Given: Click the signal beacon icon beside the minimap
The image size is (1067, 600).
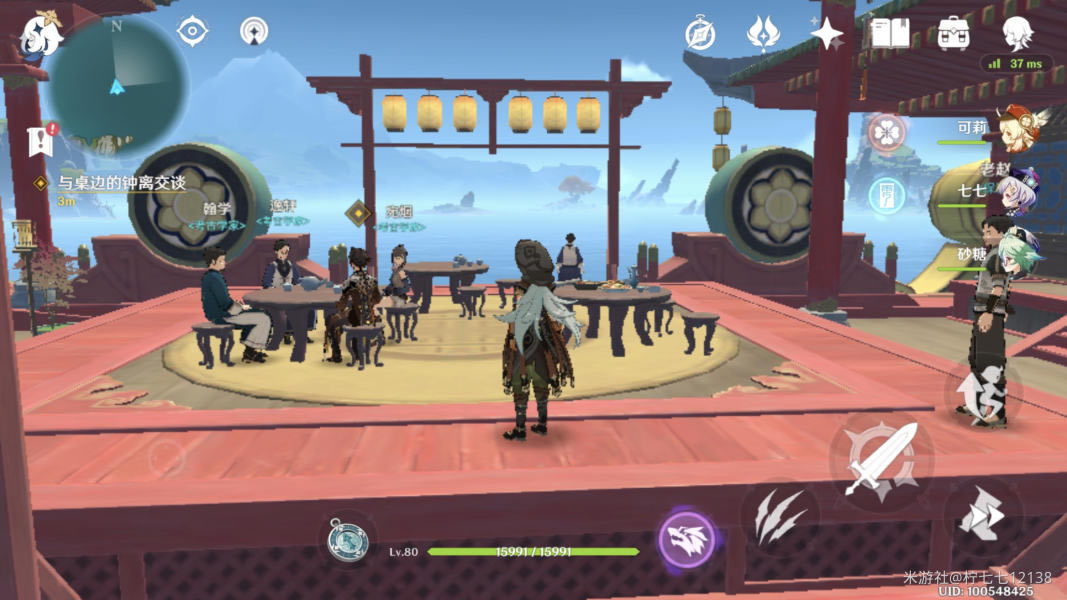Looking at the screenshot, I should (x=254, y=31).
